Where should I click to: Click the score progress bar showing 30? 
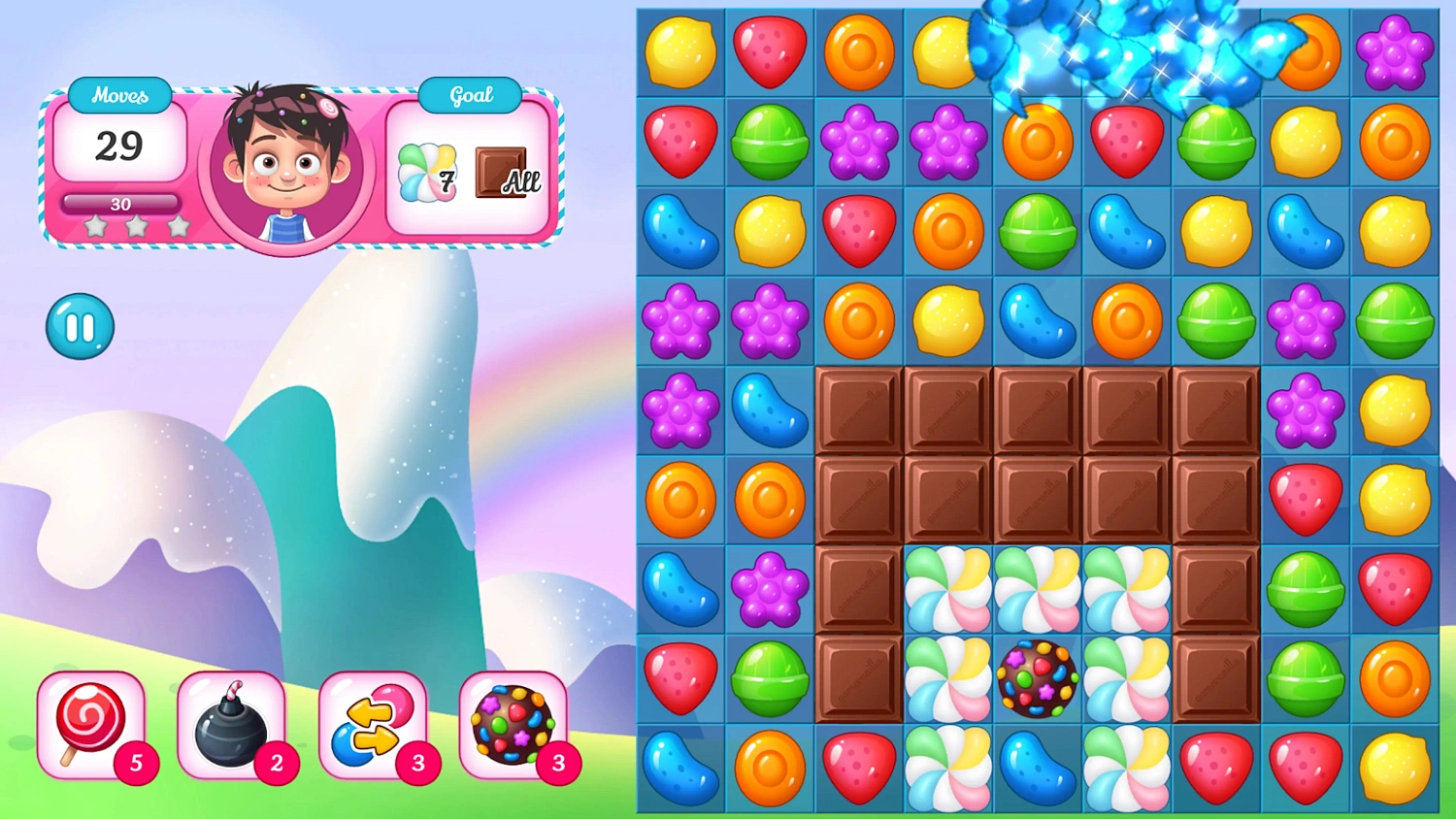(x=120, y=204)
